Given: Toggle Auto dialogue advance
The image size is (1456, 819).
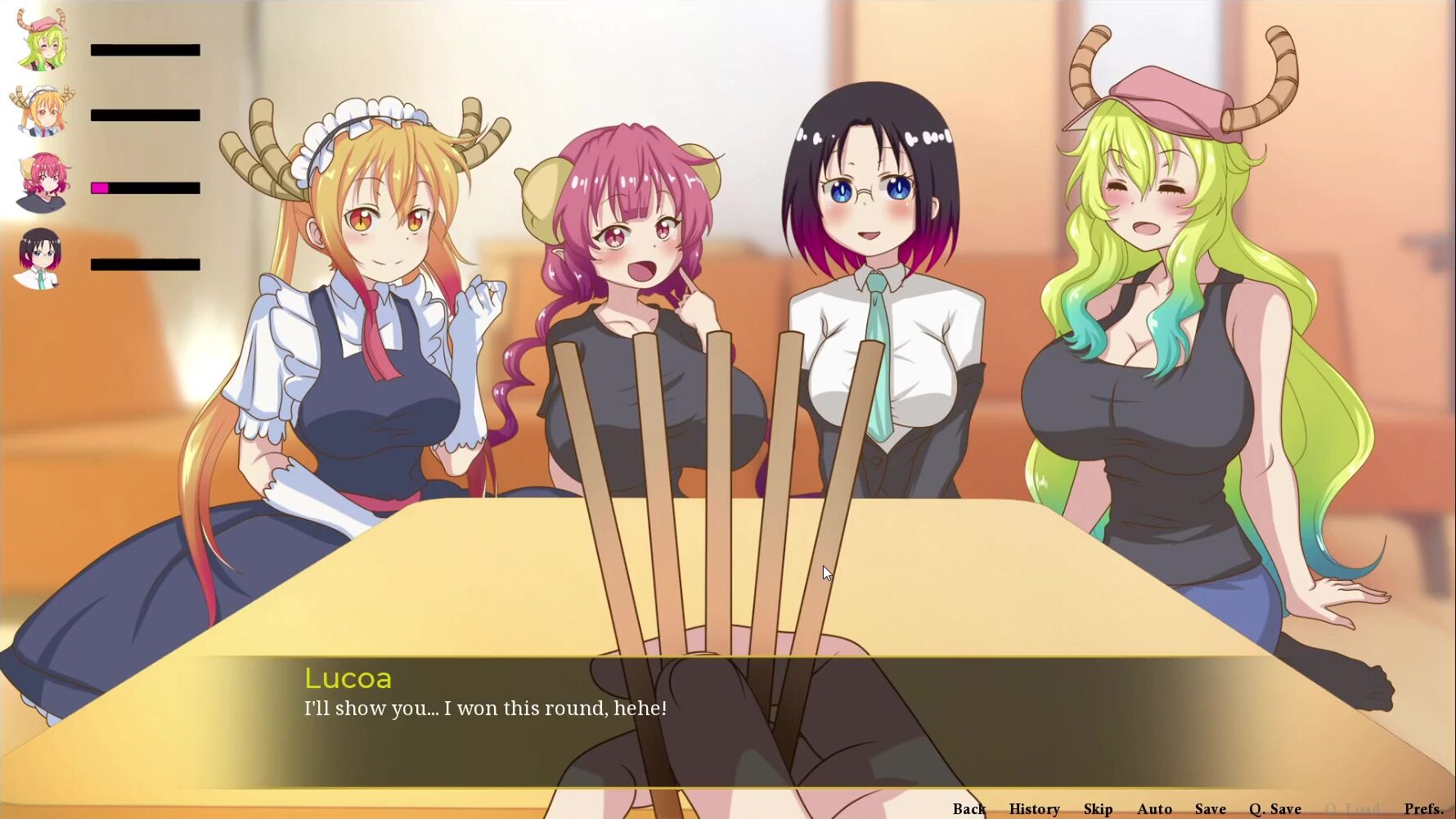Looking at the screenshot, I should 1154,808.
